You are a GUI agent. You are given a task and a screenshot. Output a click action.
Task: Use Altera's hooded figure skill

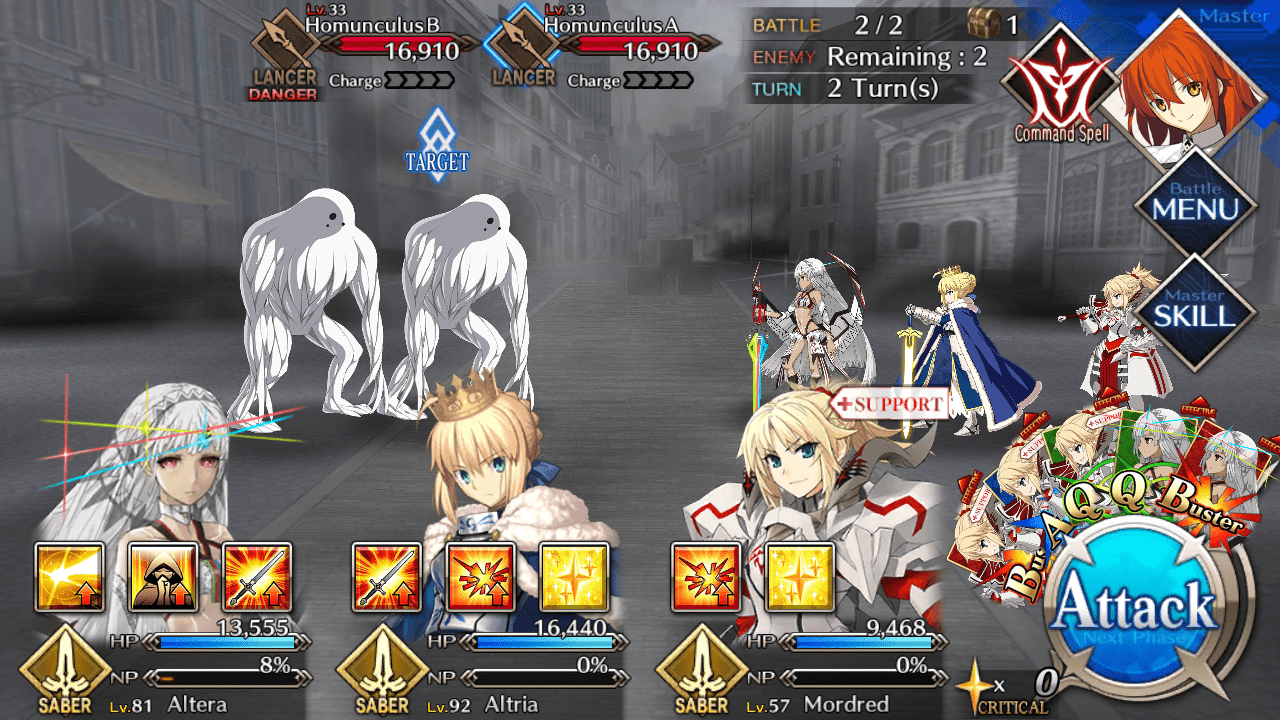click(x=163, y=577)
